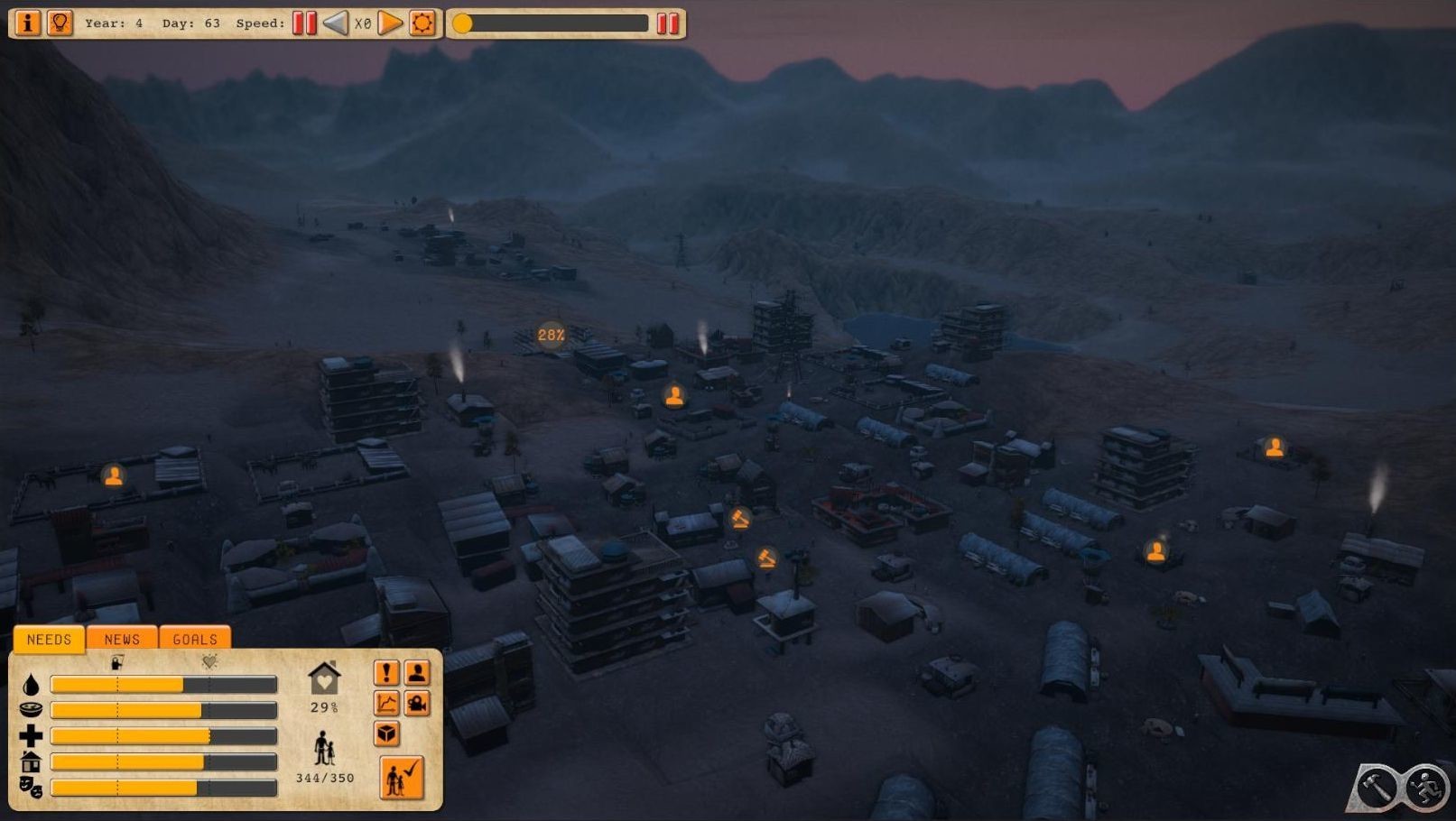Open the News tab
The image size is (1456, 821).
point(122,639)
